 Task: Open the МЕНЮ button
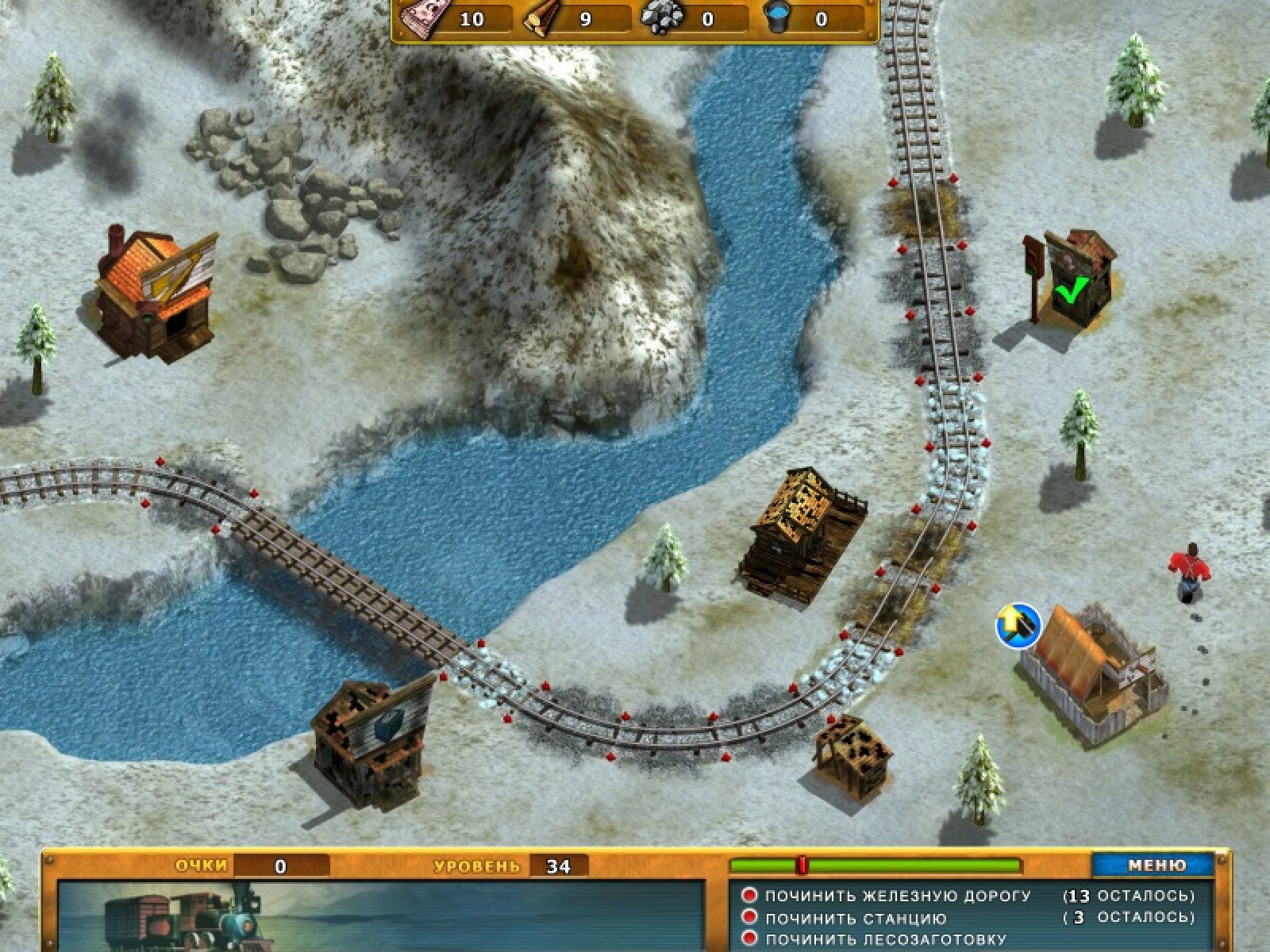click(1156, 866)
